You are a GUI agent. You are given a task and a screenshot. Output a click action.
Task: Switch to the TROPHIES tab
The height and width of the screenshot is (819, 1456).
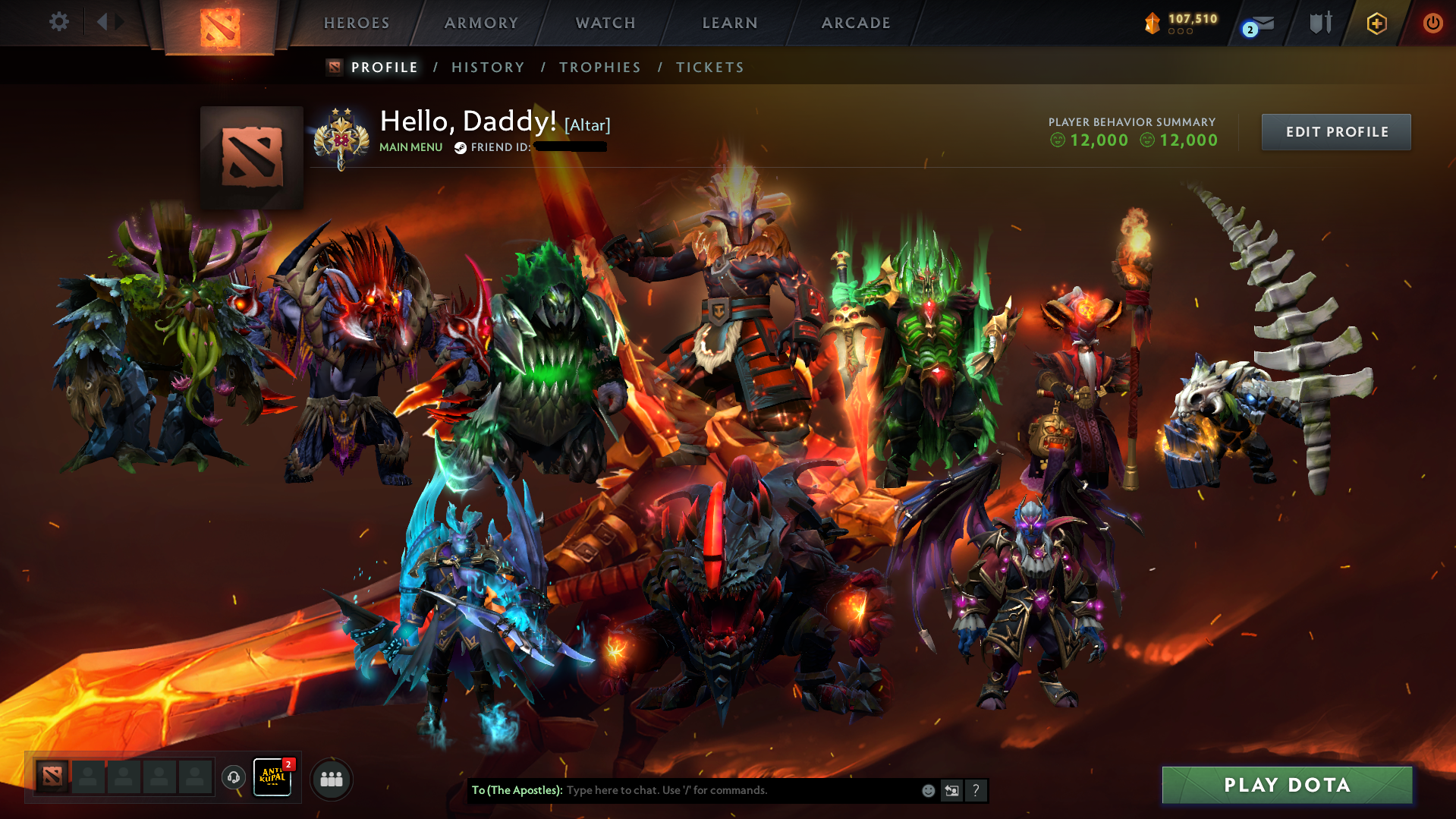(599, 67)
